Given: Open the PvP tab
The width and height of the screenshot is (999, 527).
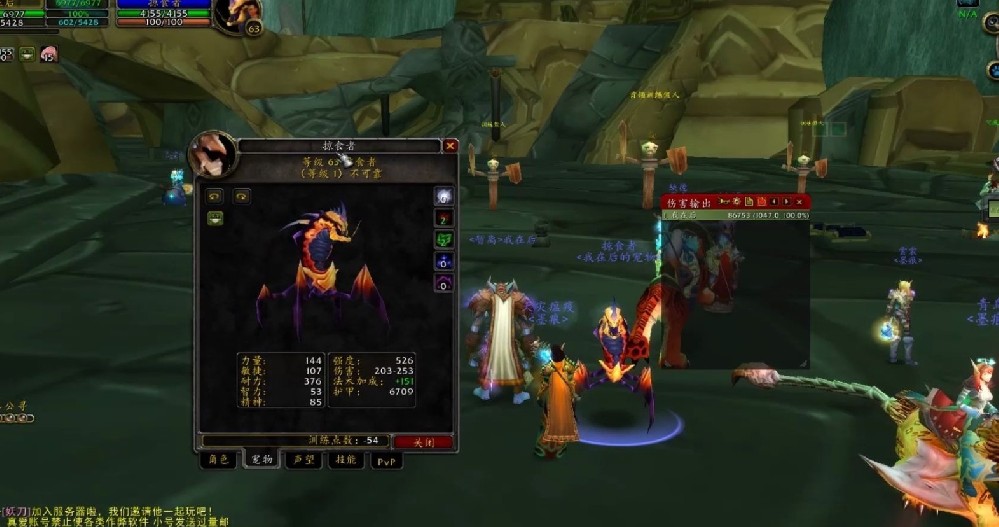Looking at the screenshot, I should tap(386, 461).
